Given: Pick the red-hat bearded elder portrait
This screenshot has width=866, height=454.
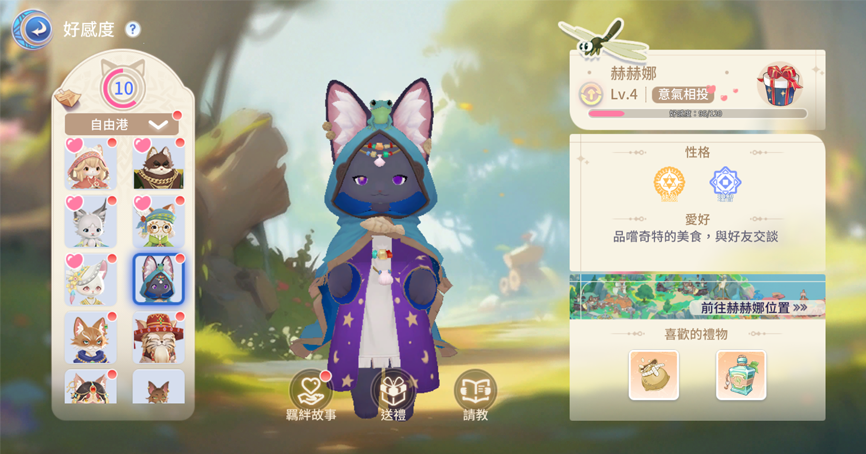Looking at the screenshot, I should tap(158, 337).
